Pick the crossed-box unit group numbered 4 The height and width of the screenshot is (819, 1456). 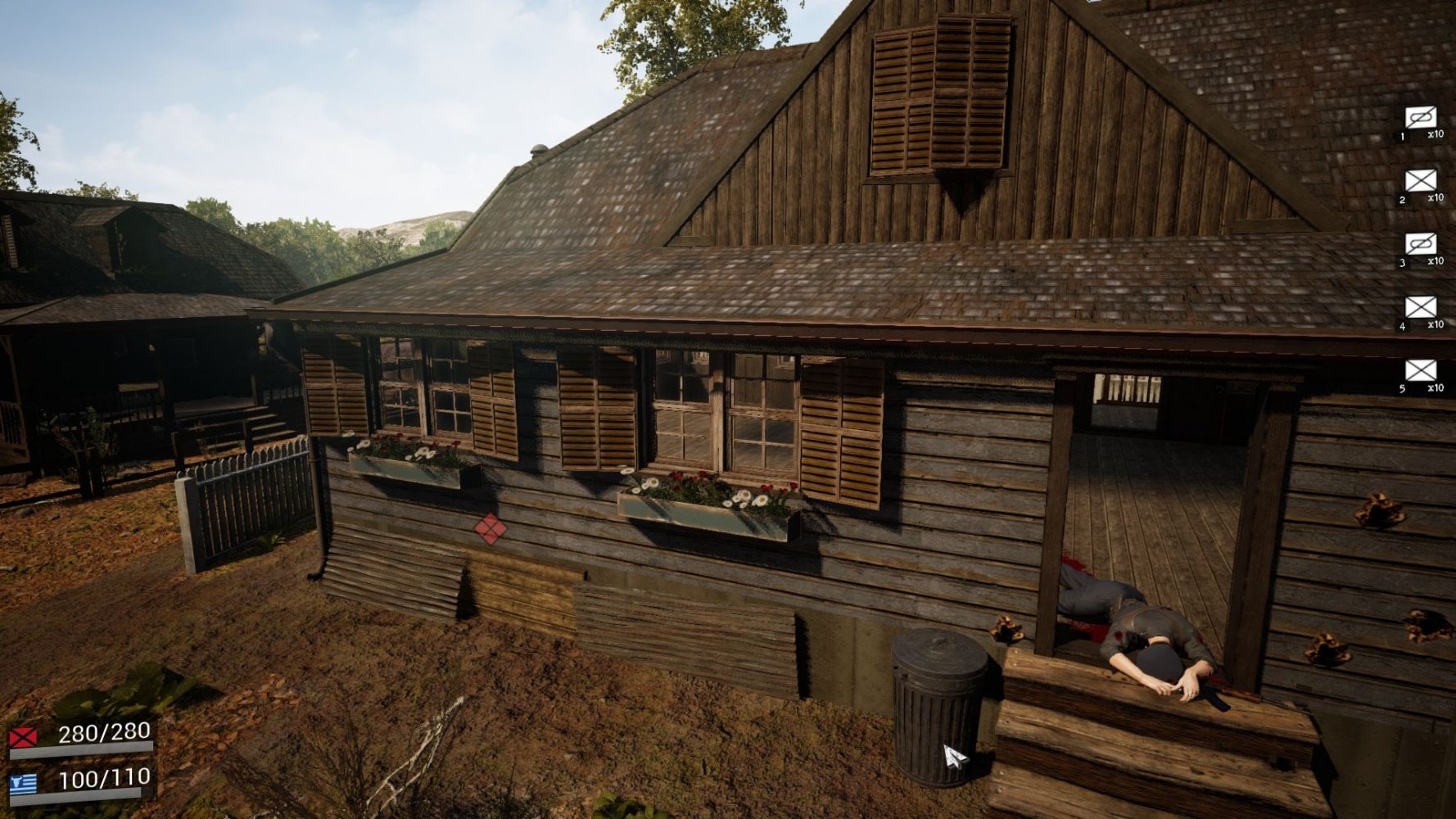1421,307
